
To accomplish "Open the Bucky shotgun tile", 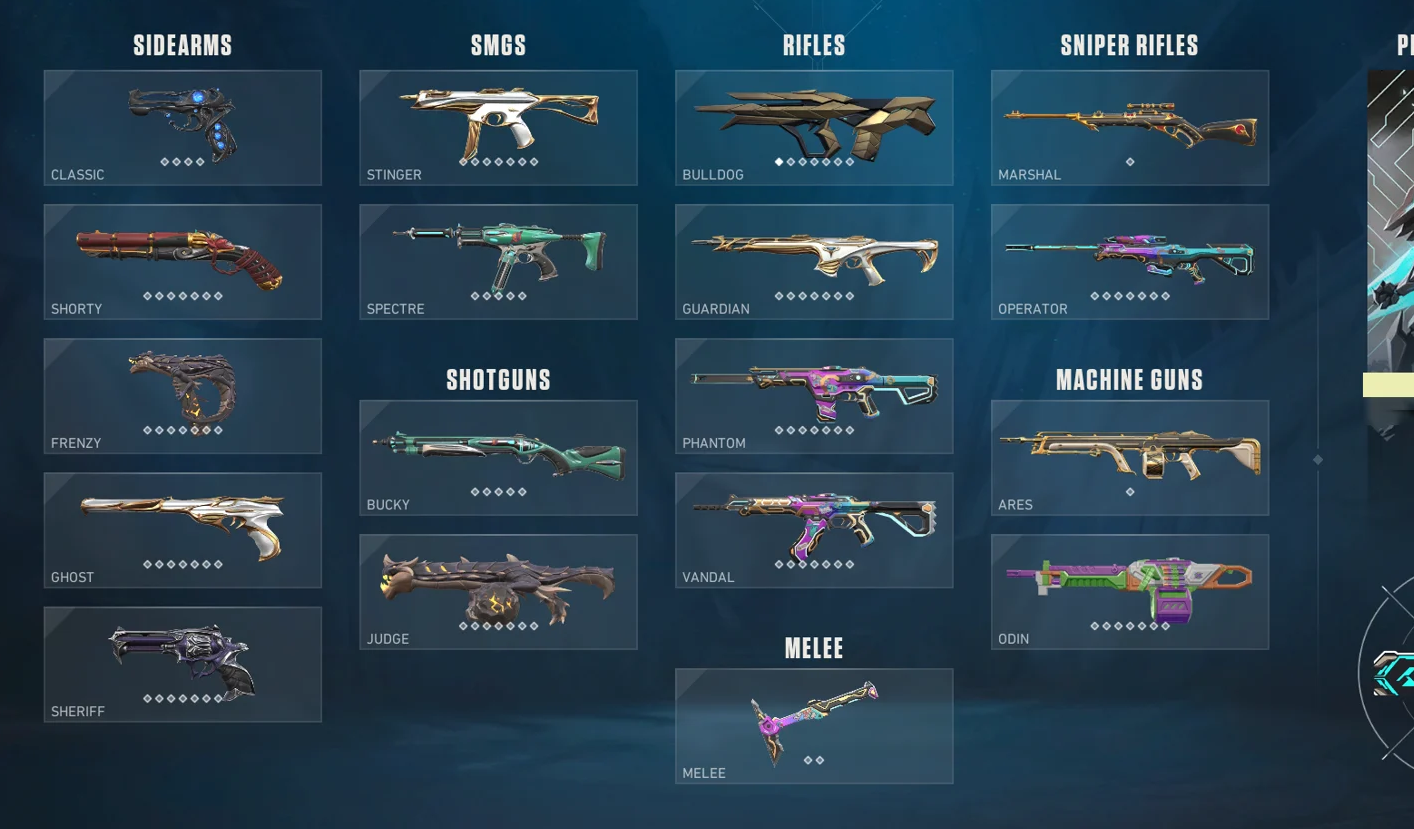I will point(498,457).
